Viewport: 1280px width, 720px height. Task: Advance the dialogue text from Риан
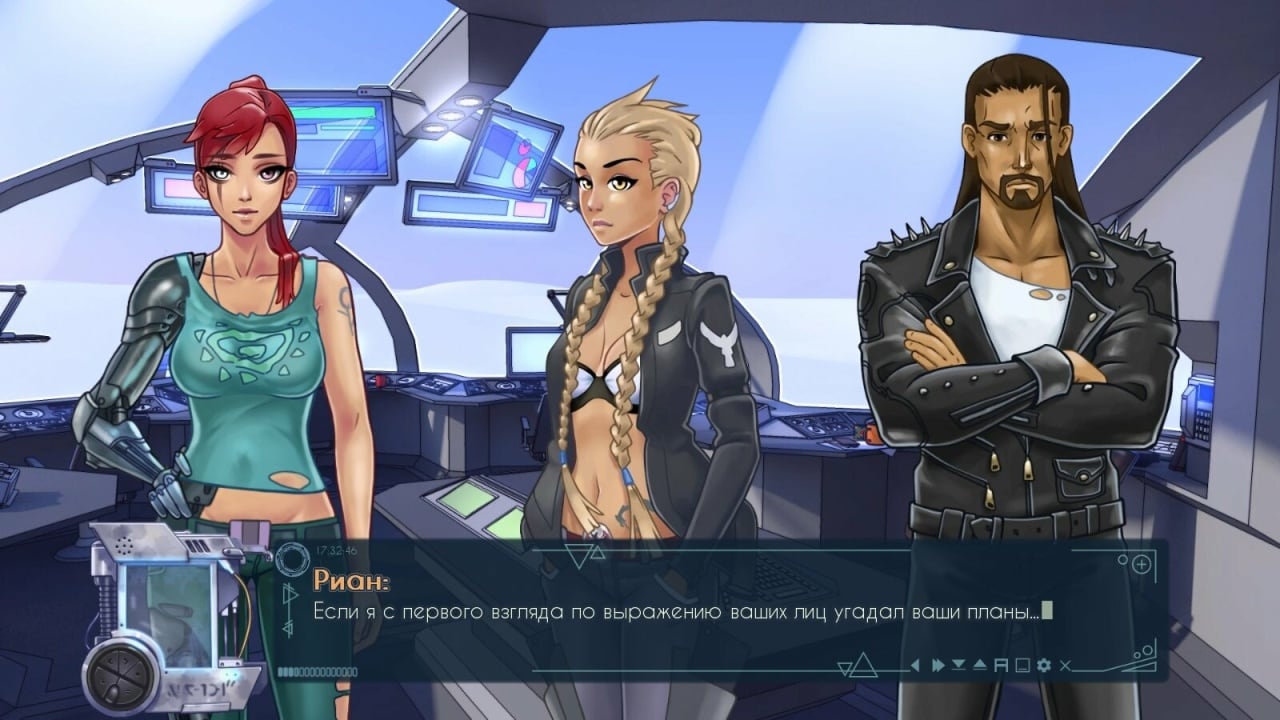(x=680, y=610)
